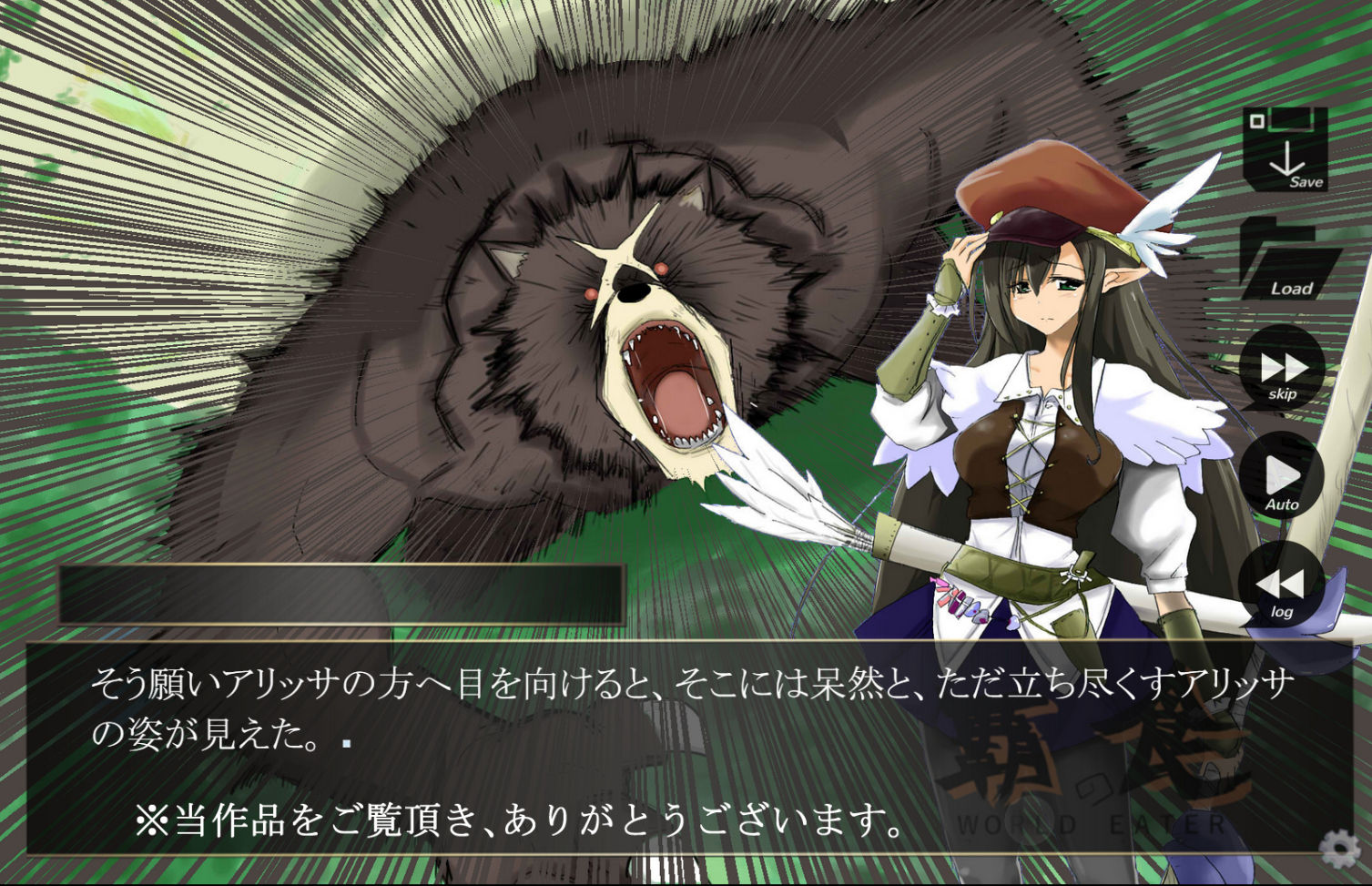Image resolution: width=1372 pixels, height=886 pixels.
Task: Activate the skip fast-forward button
Action: click(1283, 368)
